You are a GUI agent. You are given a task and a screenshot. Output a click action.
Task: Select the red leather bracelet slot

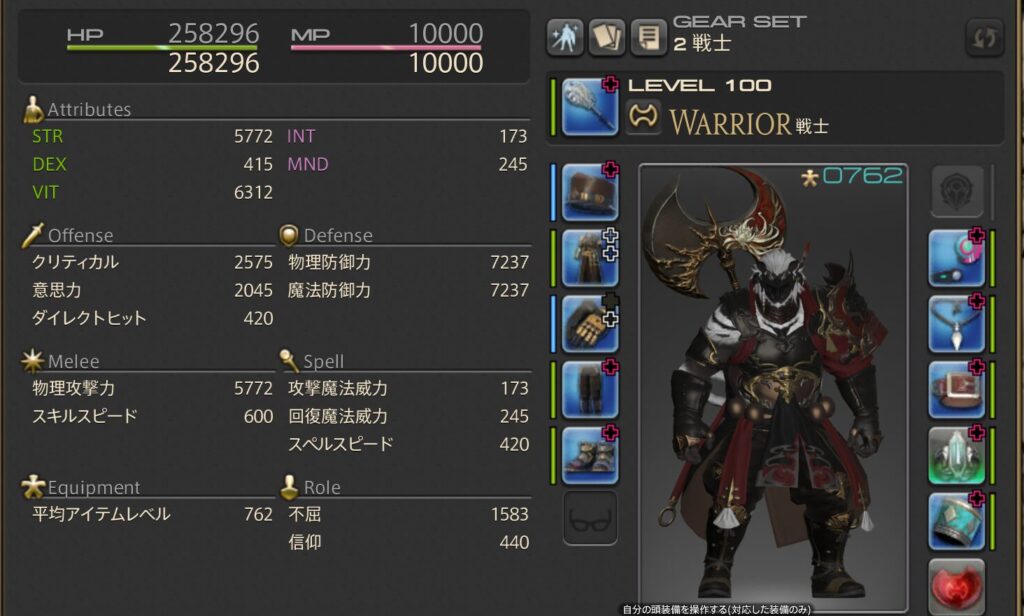coord(957,390)
